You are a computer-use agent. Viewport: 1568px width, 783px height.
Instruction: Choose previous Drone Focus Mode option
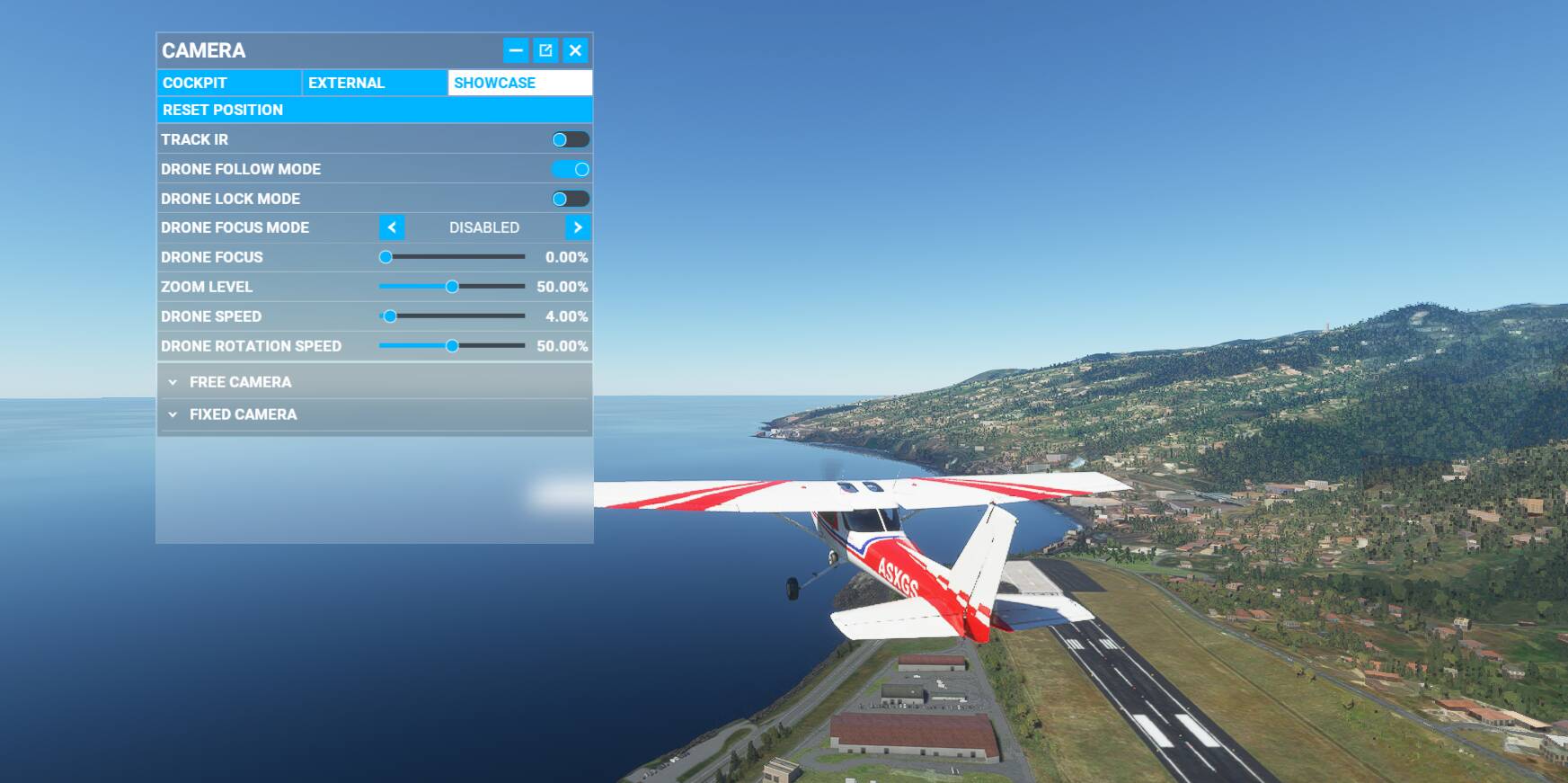pyautogui.click(x=392, y=227)
